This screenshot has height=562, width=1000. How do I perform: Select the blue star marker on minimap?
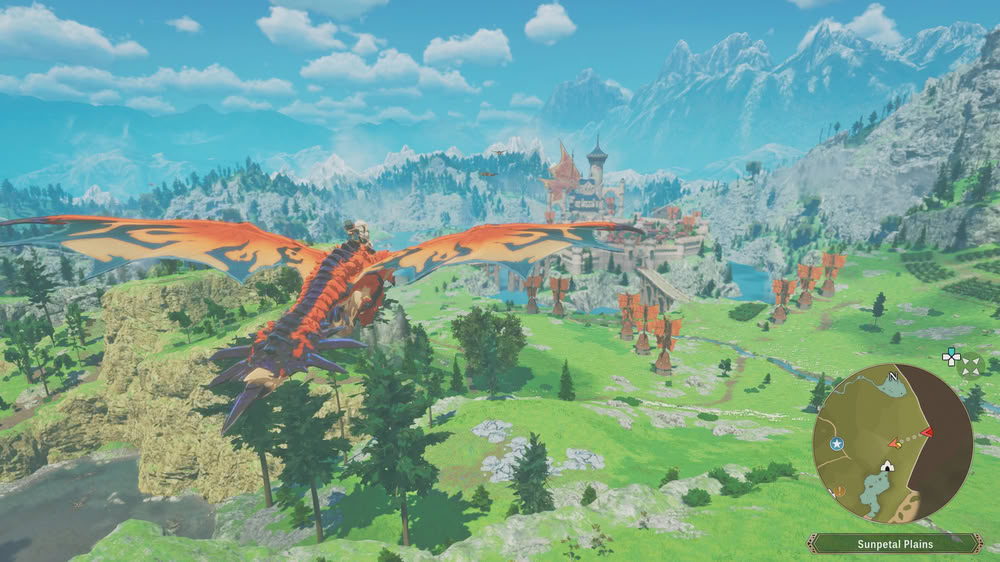837,443
